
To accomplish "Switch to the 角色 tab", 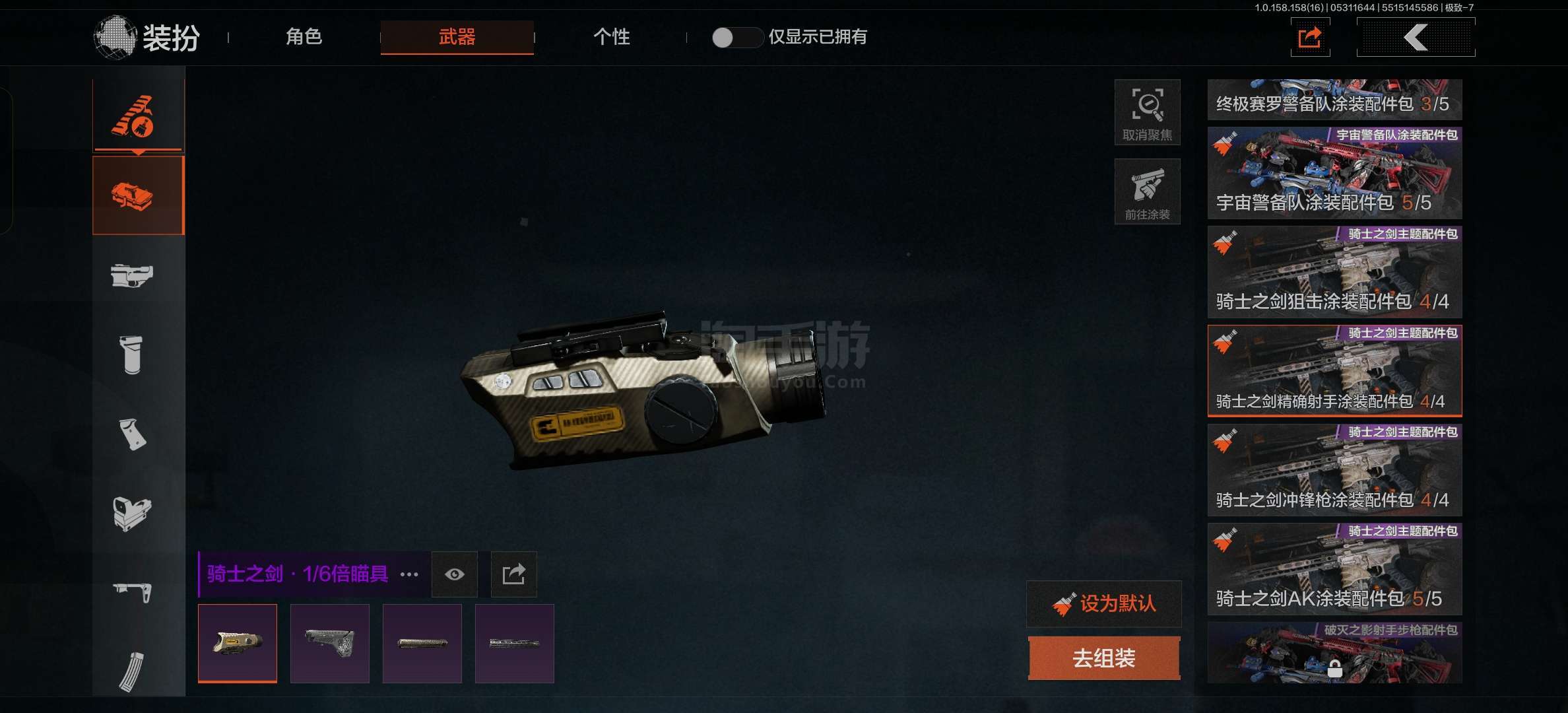I will coord(304,37).
